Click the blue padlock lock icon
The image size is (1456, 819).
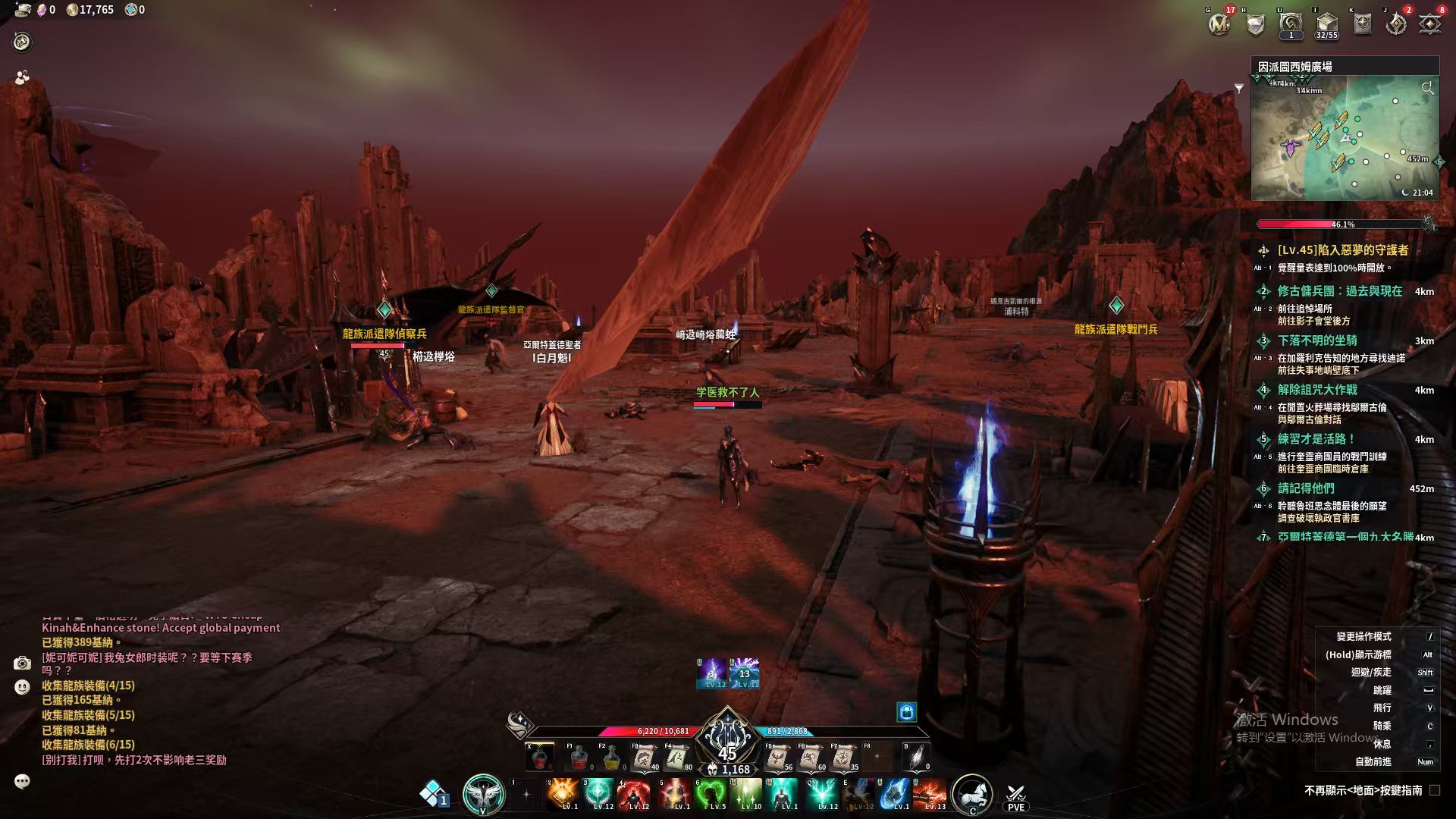(907, 711)
